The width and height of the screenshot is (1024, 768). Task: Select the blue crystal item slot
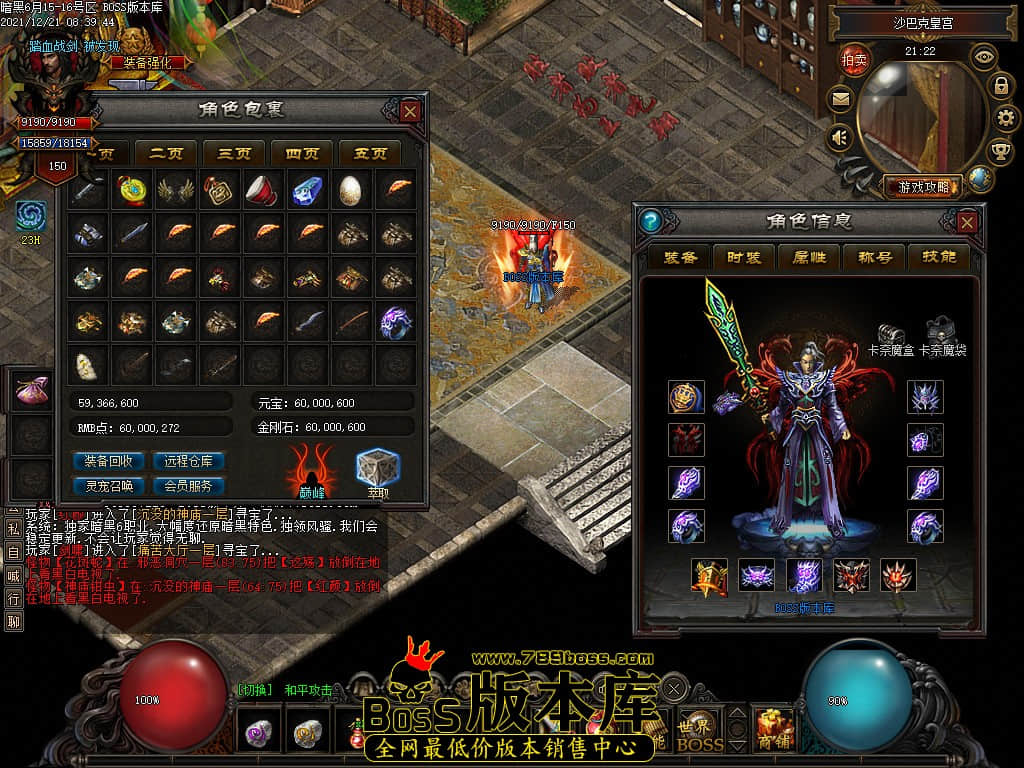307,190
